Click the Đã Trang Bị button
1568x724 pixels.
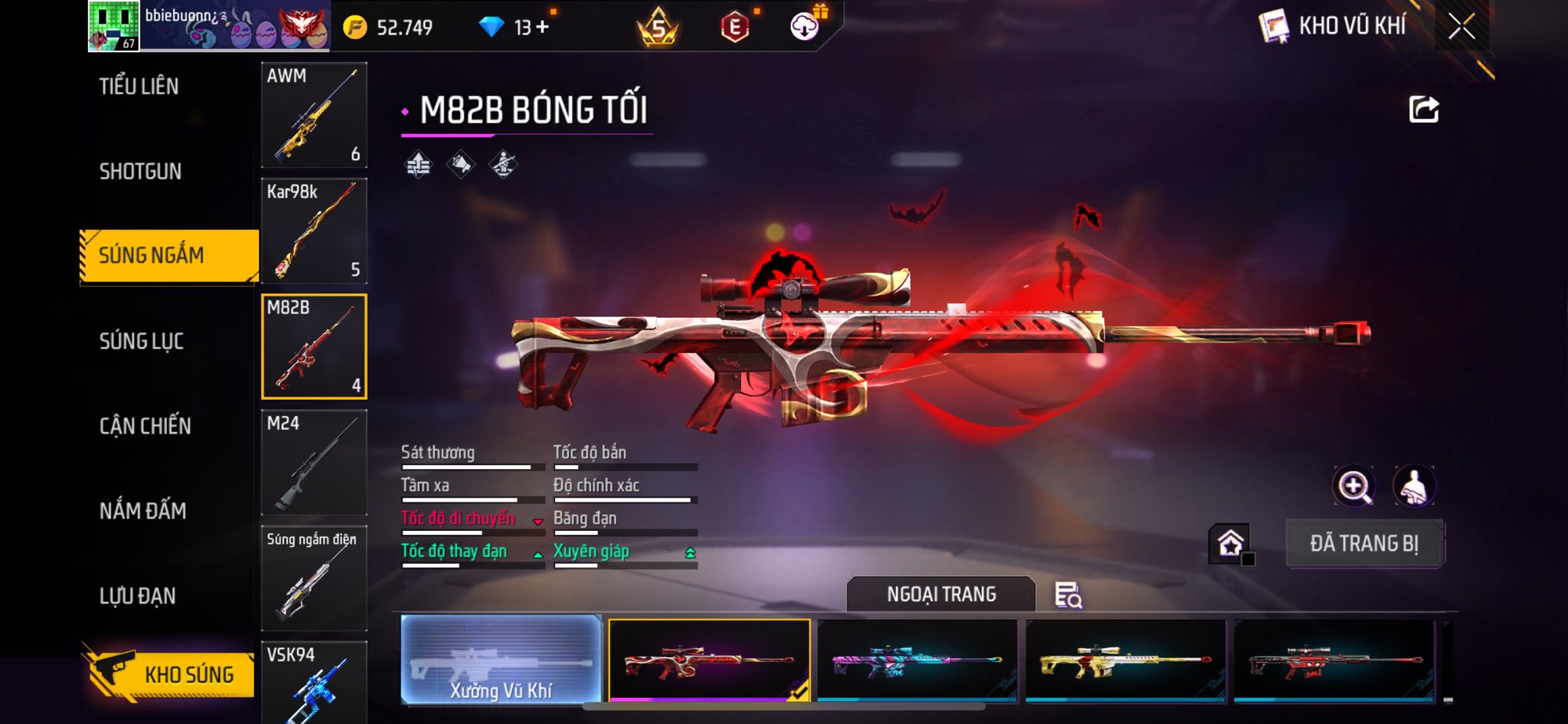point(1364,543)
